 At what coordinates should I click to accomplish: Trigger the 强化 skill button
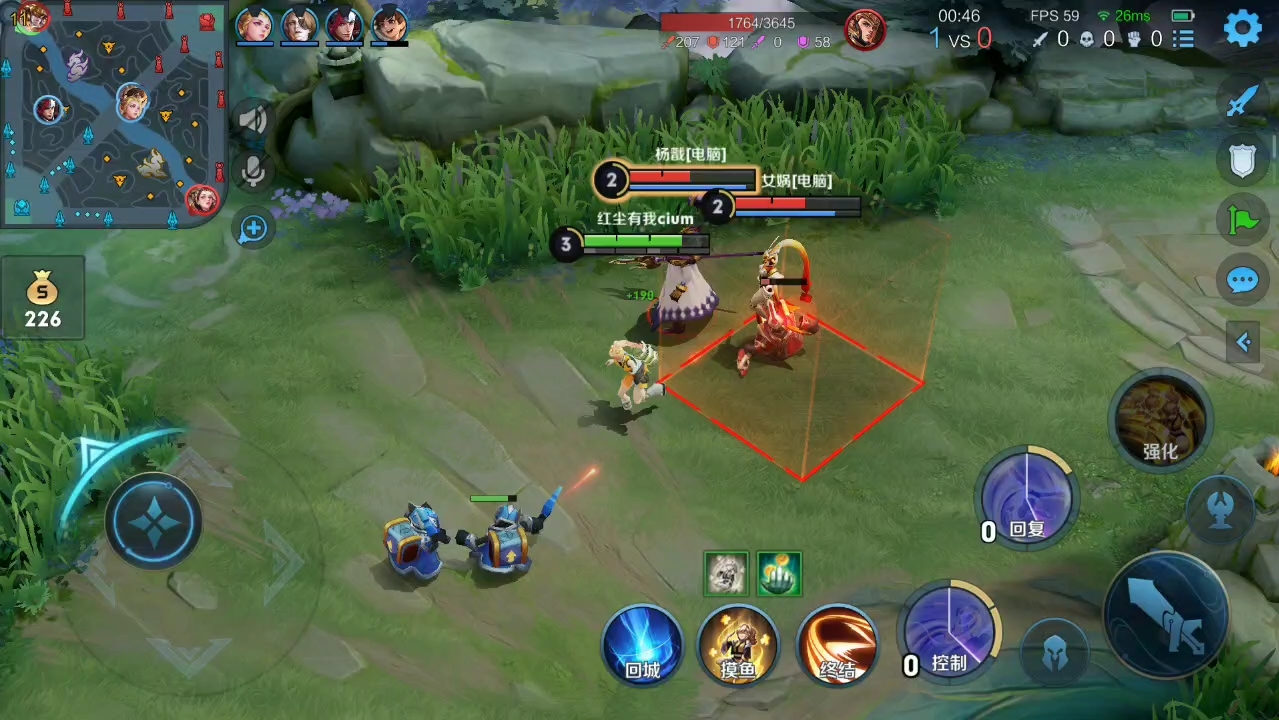(1160, 420)
